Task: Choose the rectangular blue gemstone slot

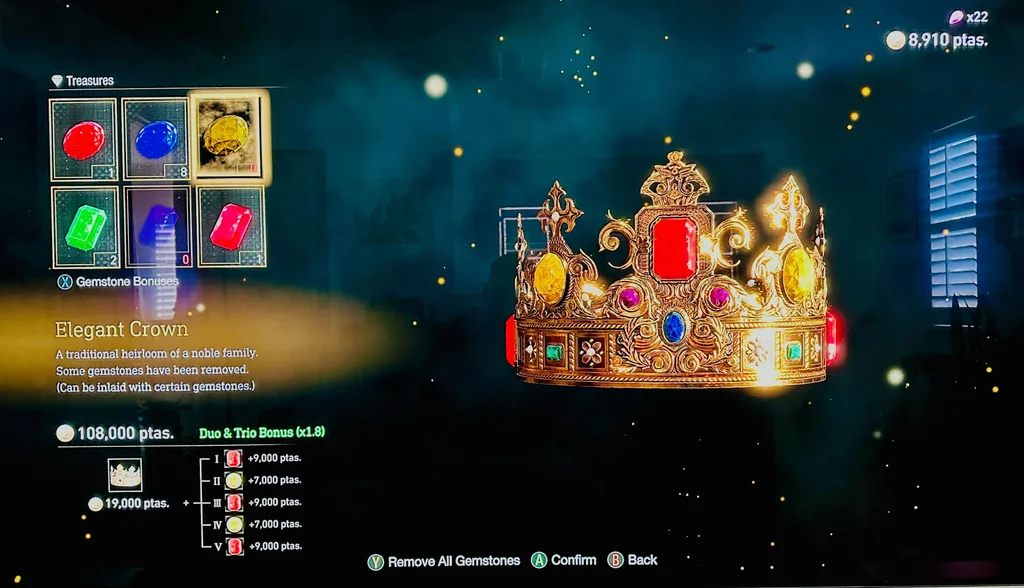Action: point(158,227)
